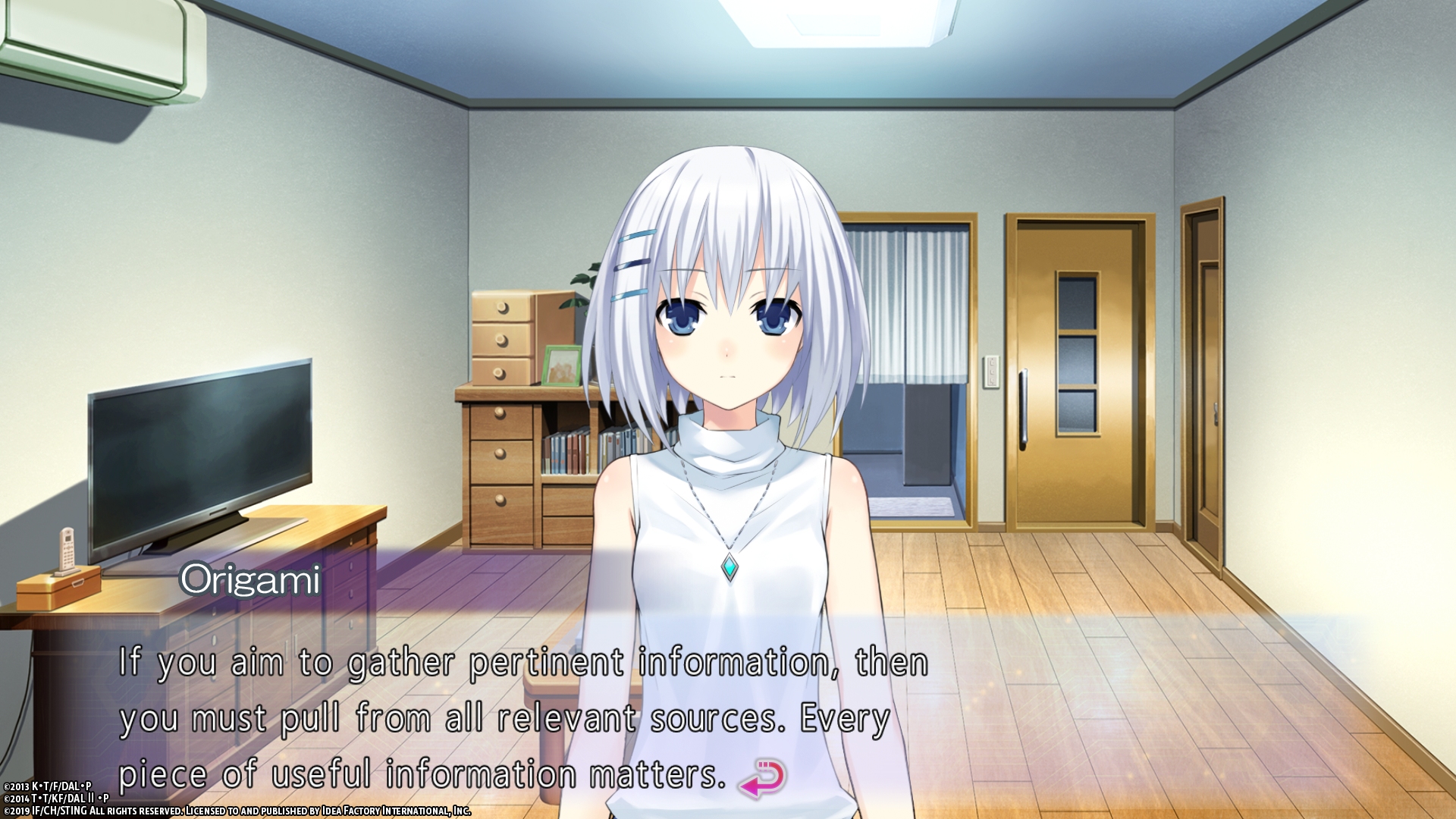Click the pink advance-dialogue arrow icon

(x=763, y=780)
